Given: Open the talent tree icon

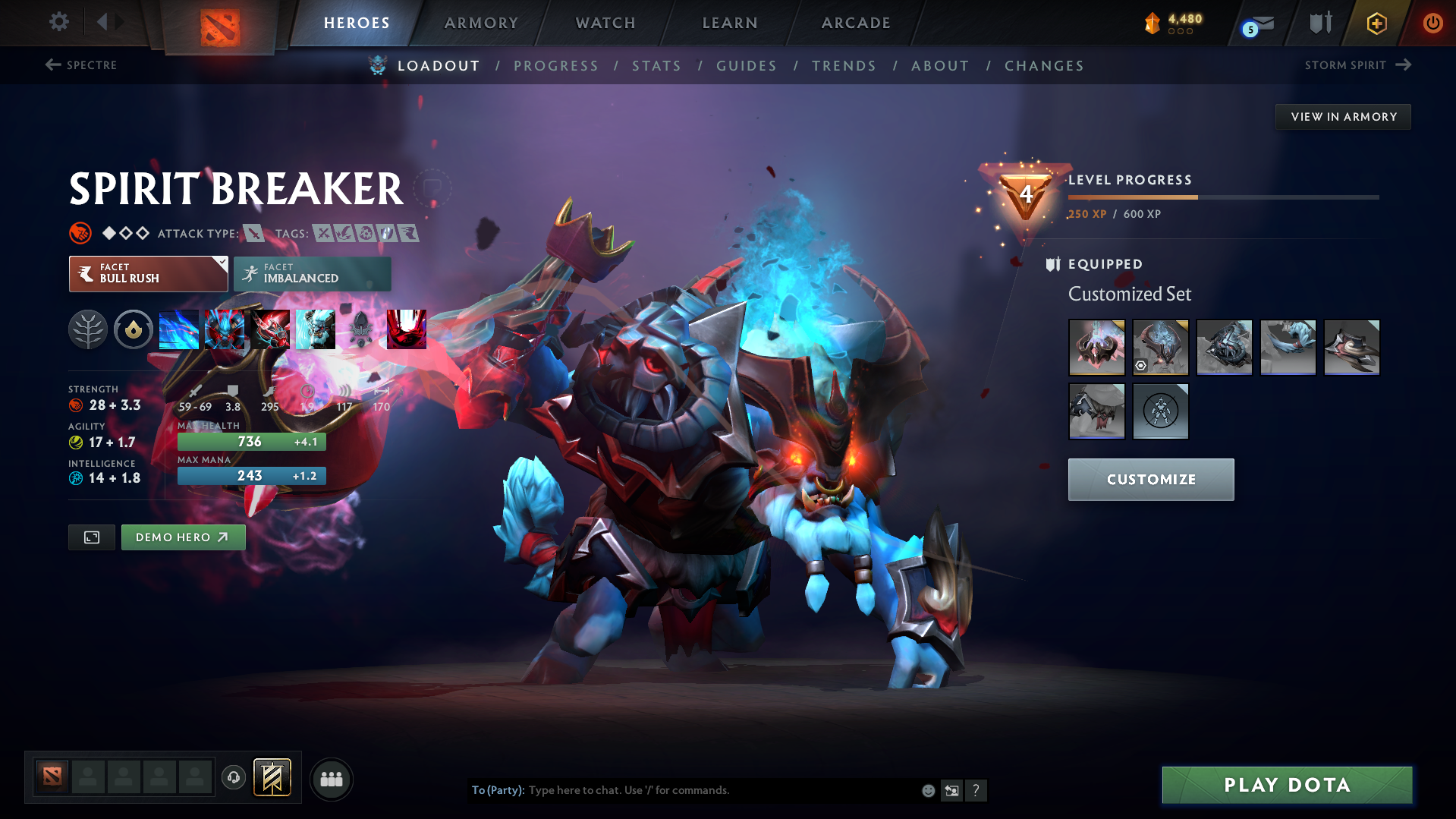Looking at the screenshot, I should [x=88, y=329].
